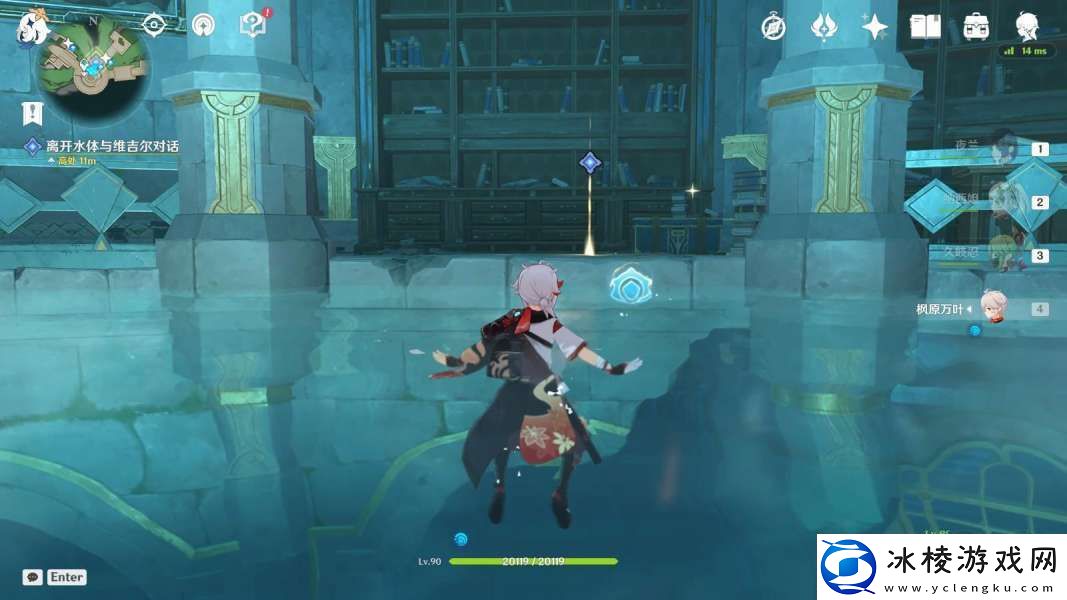This screenshot has width=1067, height=600.
Task: Open the circular minimap
Action: pyautogui.click(x=93, y=68)
